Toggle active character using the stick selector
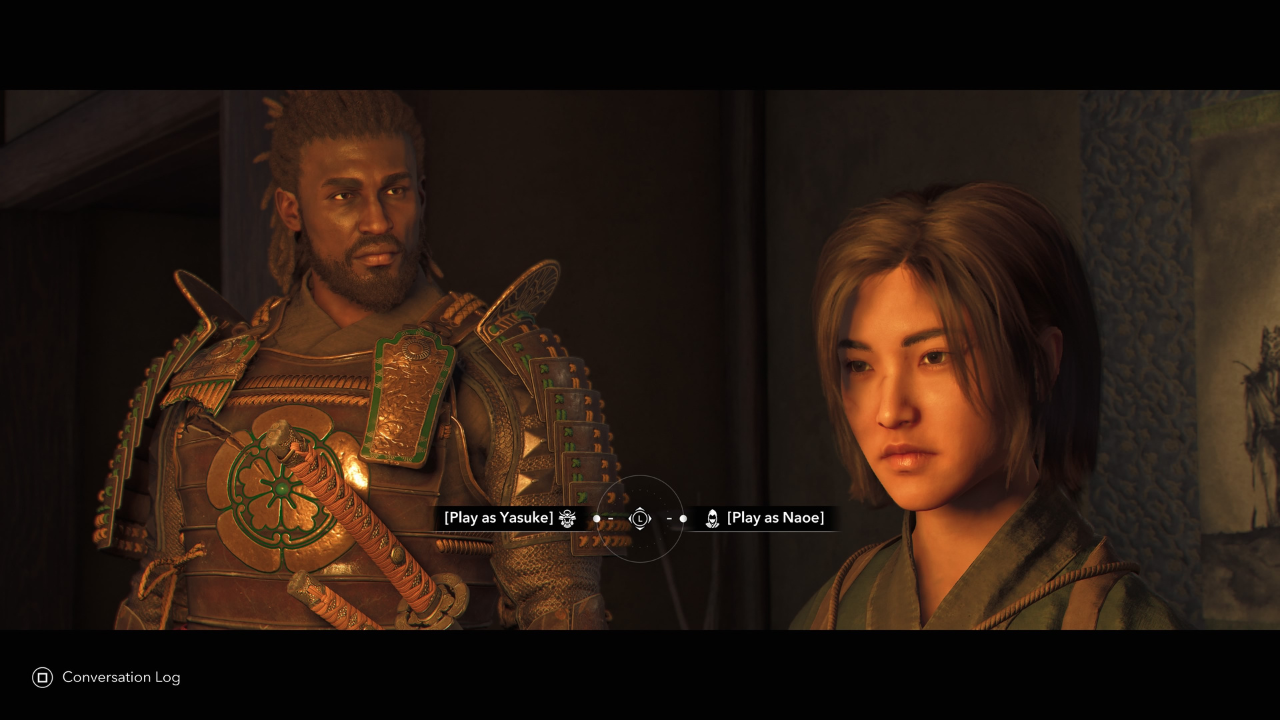 [640, 518]
